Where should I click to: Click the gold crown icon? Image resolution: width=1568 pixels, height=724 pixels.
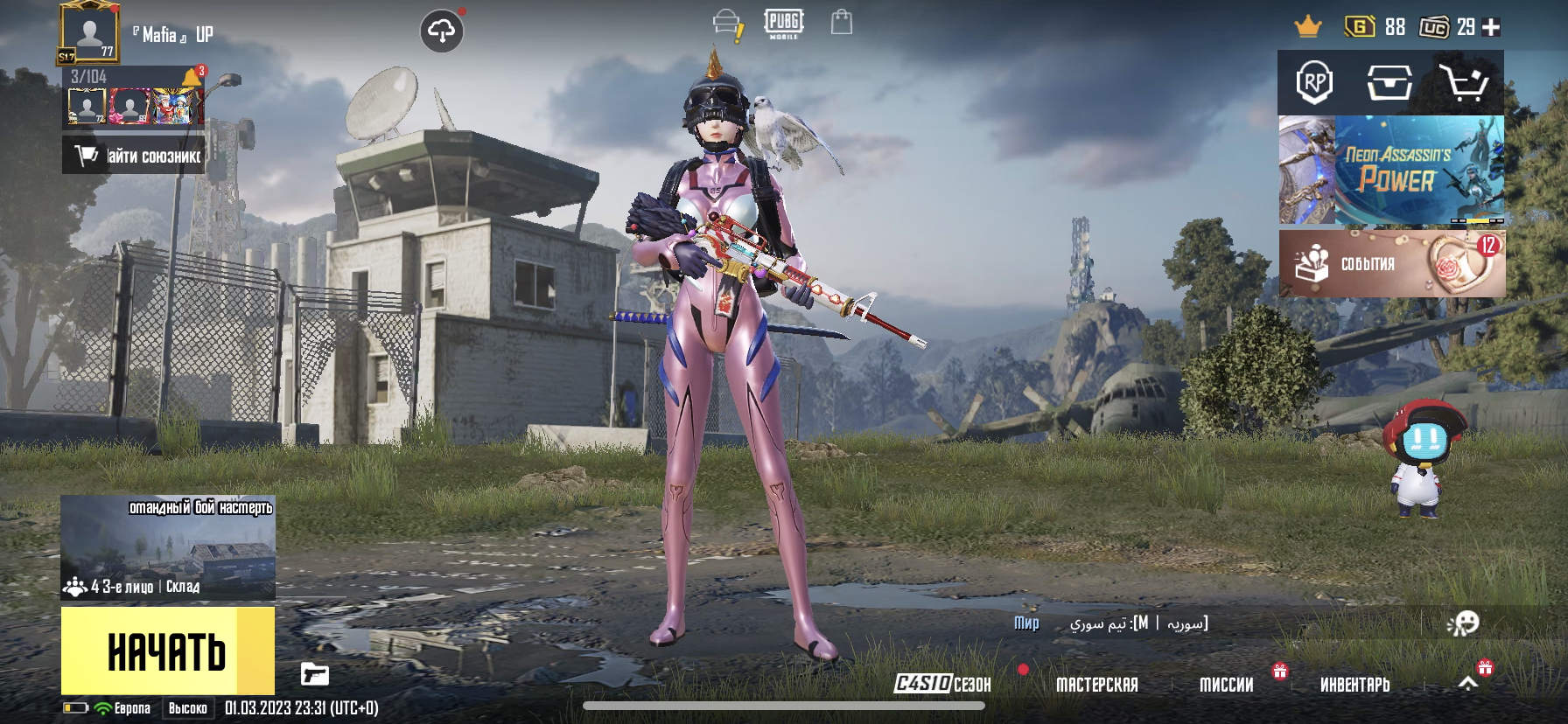1308,27
